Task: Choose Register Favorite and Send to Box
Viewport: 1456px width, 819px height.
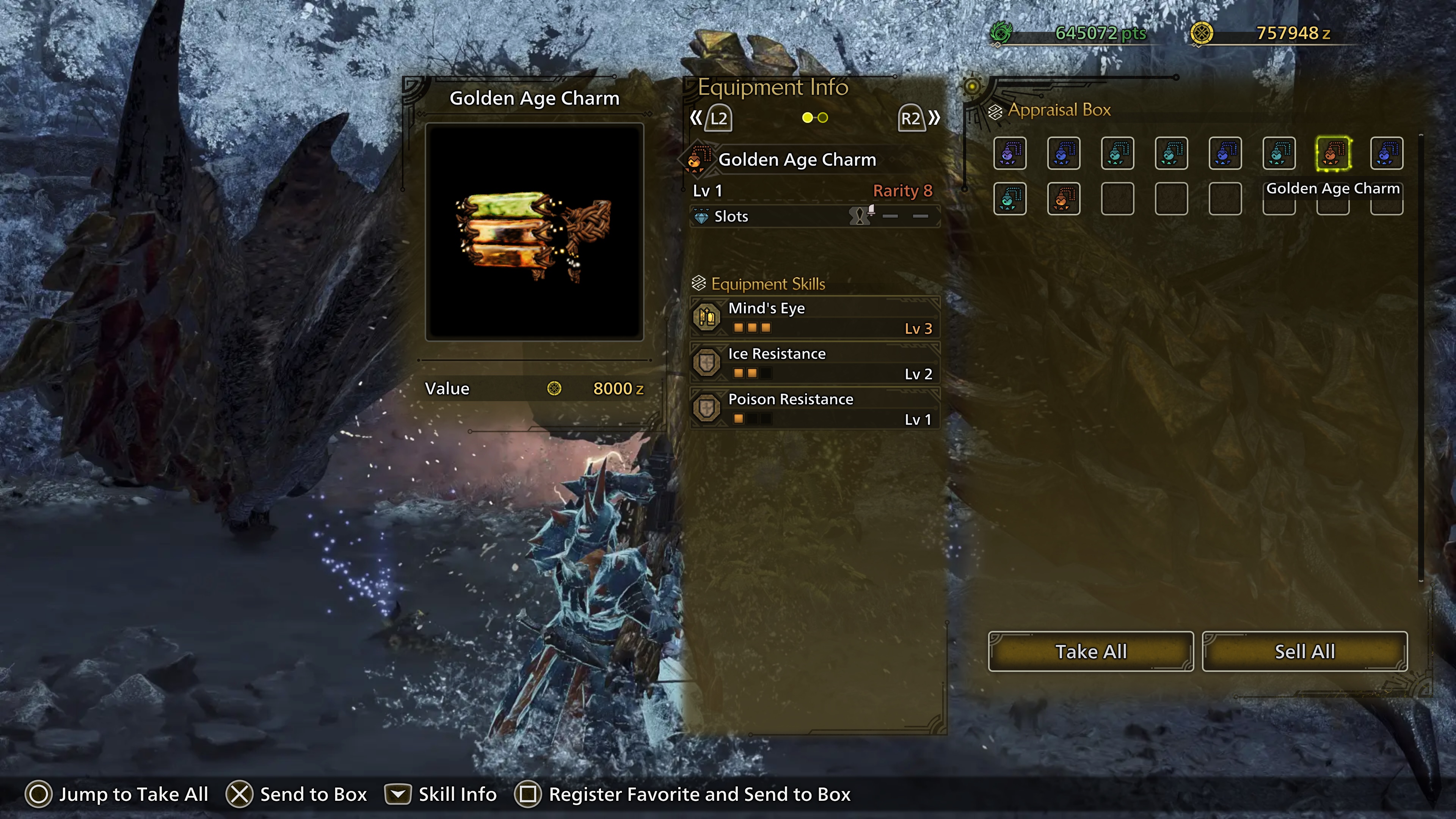Action: point(682,794)
